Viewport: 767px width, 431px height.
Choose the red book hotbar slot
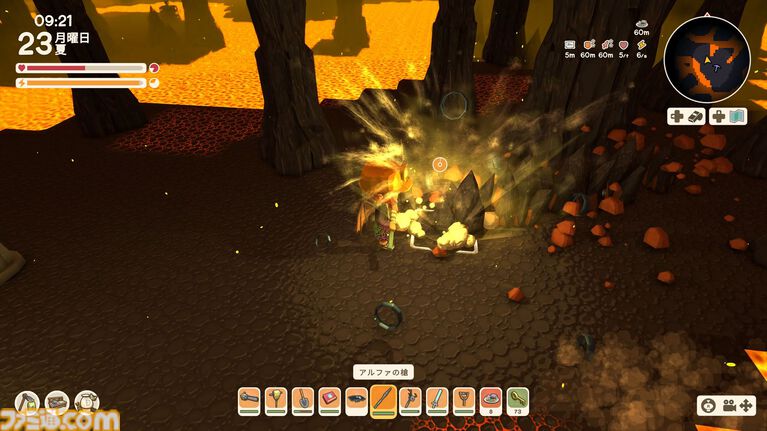click(330, 400)
